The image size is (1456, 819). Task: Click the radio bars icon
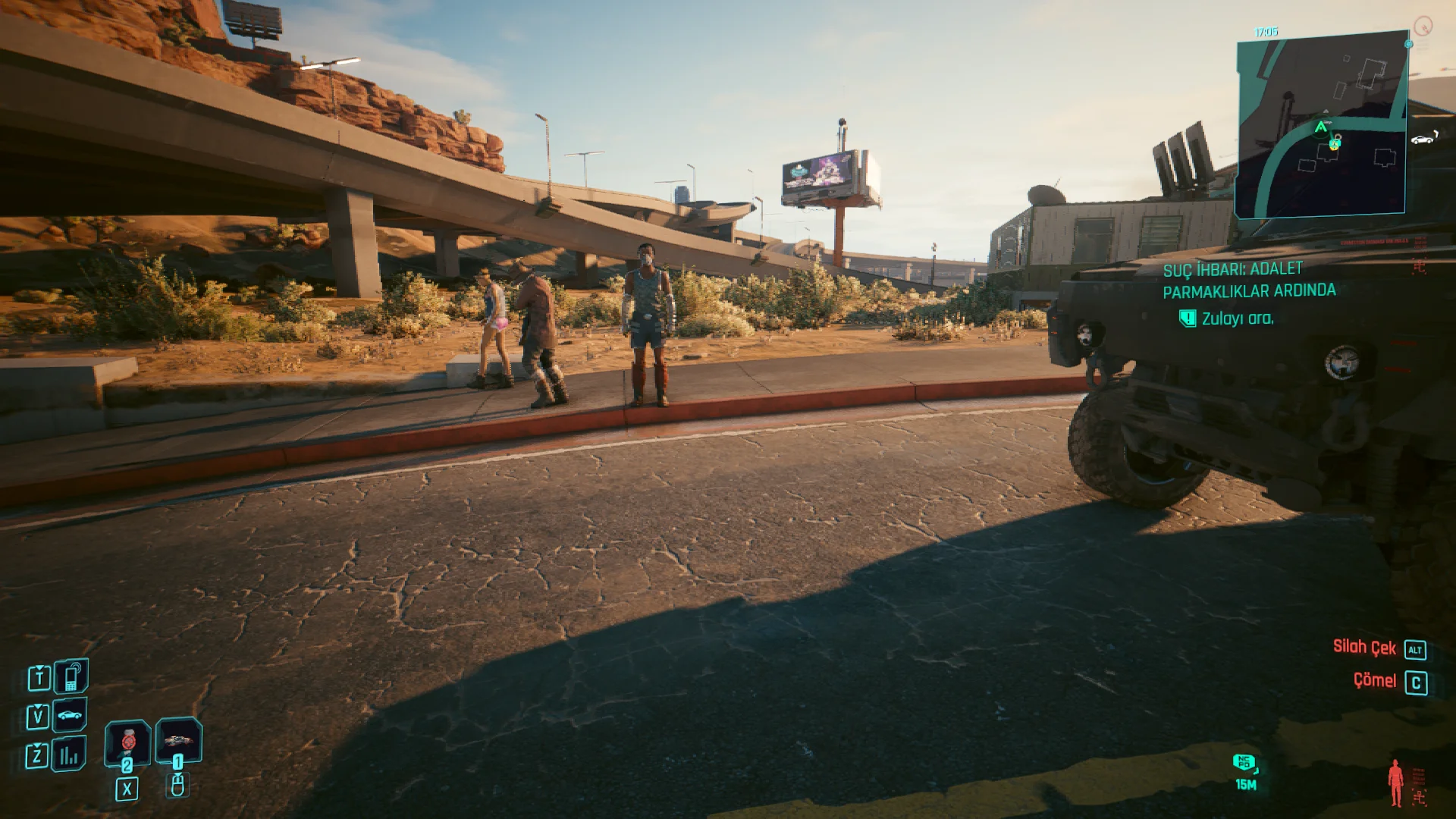pyautogui.click(x=69, y=755)
